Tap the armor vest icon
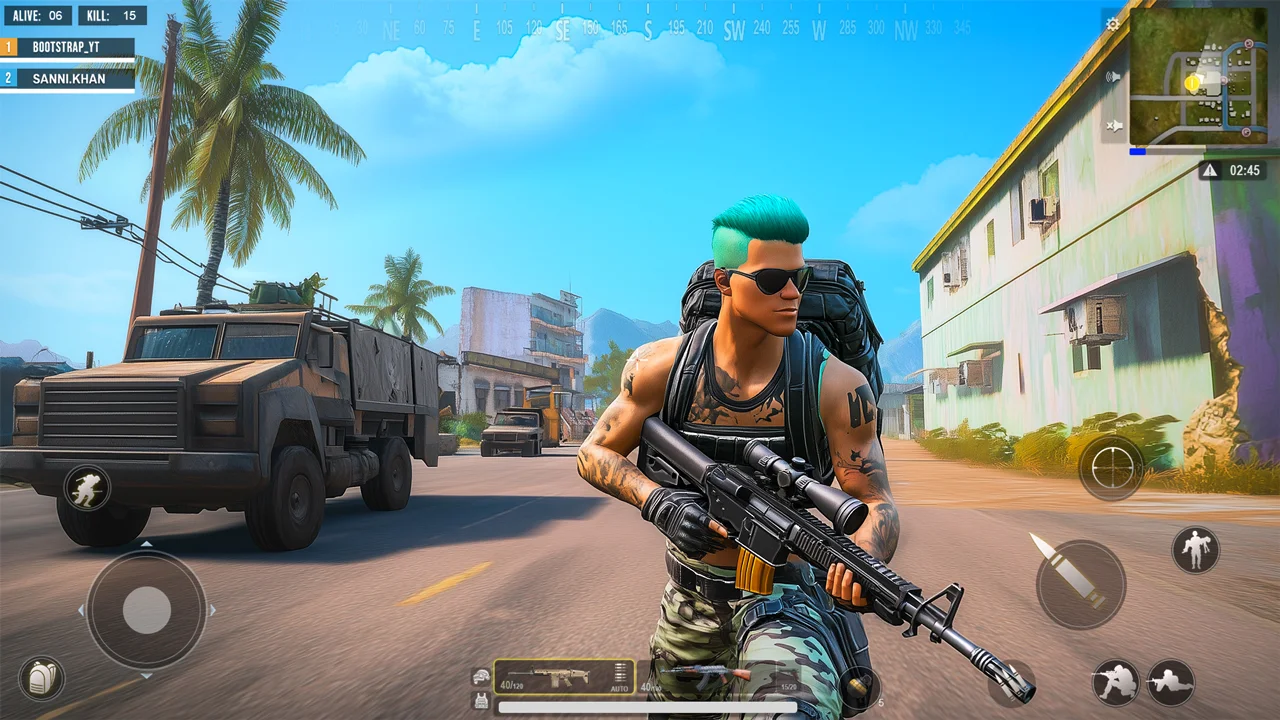The width and height of the screenshot is (1280, 720). point(482,700)
